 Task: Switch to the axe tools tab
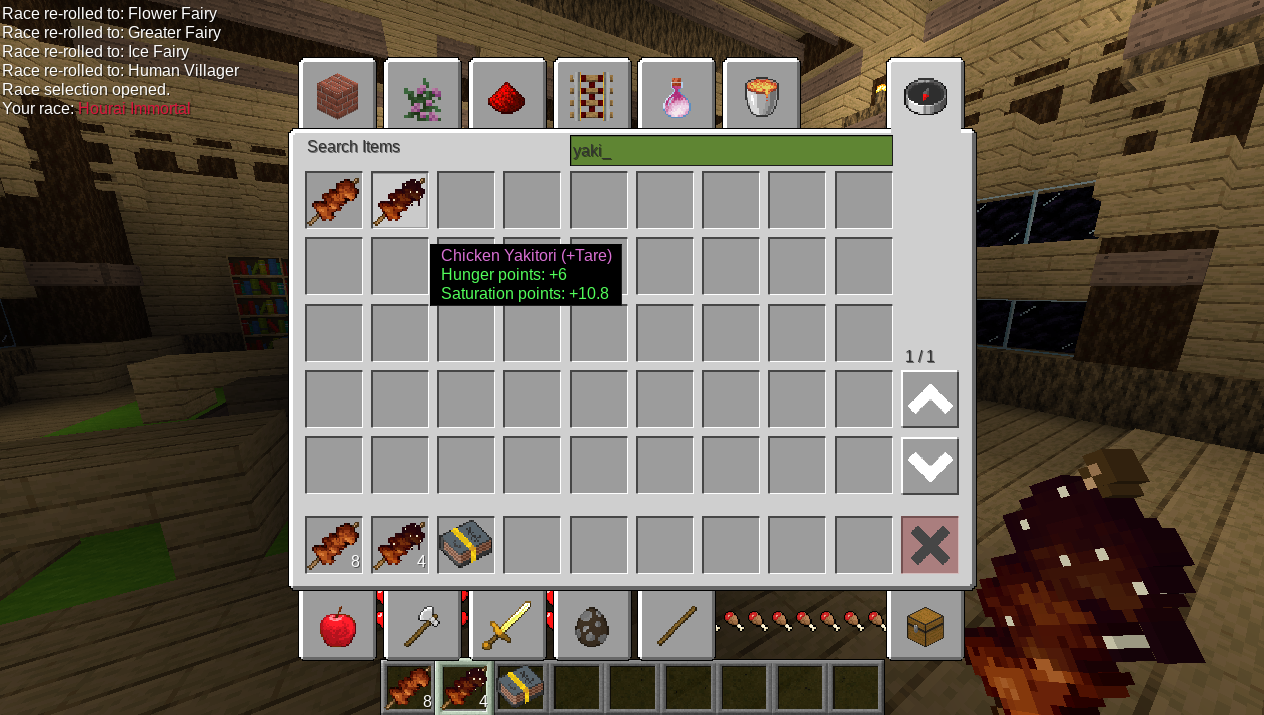pos(423,627)
